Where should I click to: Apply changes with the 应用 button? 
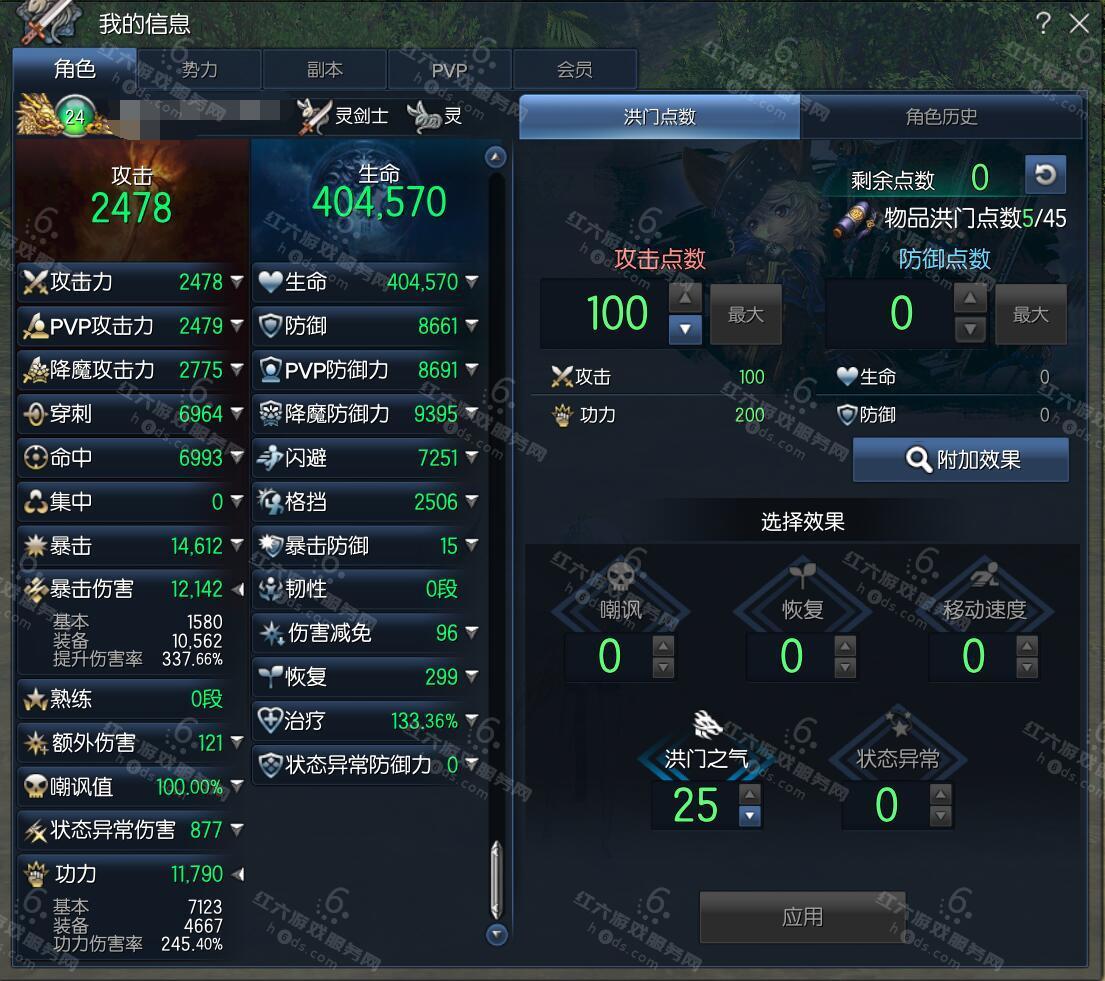[x=802, y=916]
